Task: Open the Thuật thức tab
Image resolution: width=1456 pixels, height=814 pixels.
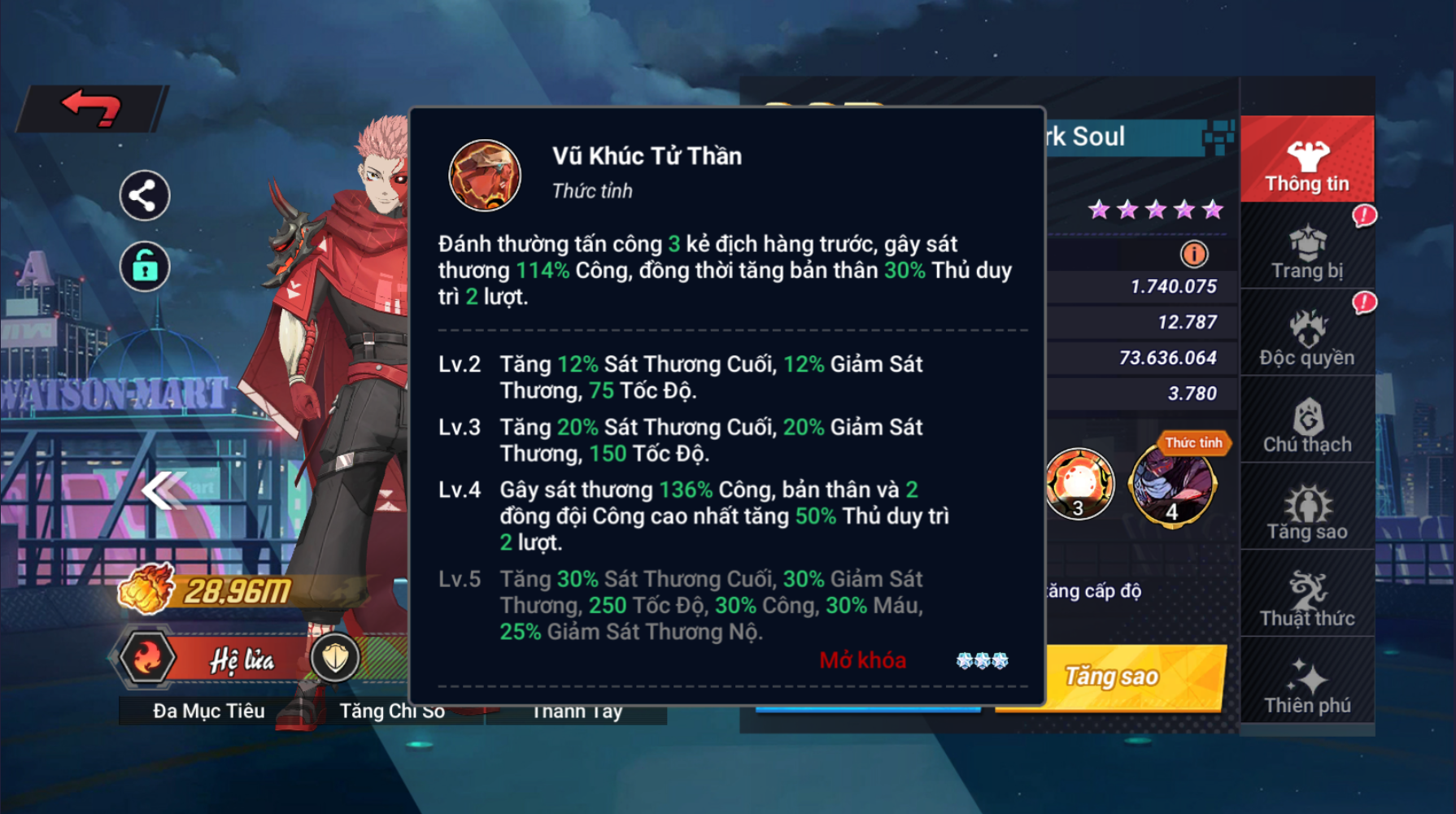Action: point(1306,599)
